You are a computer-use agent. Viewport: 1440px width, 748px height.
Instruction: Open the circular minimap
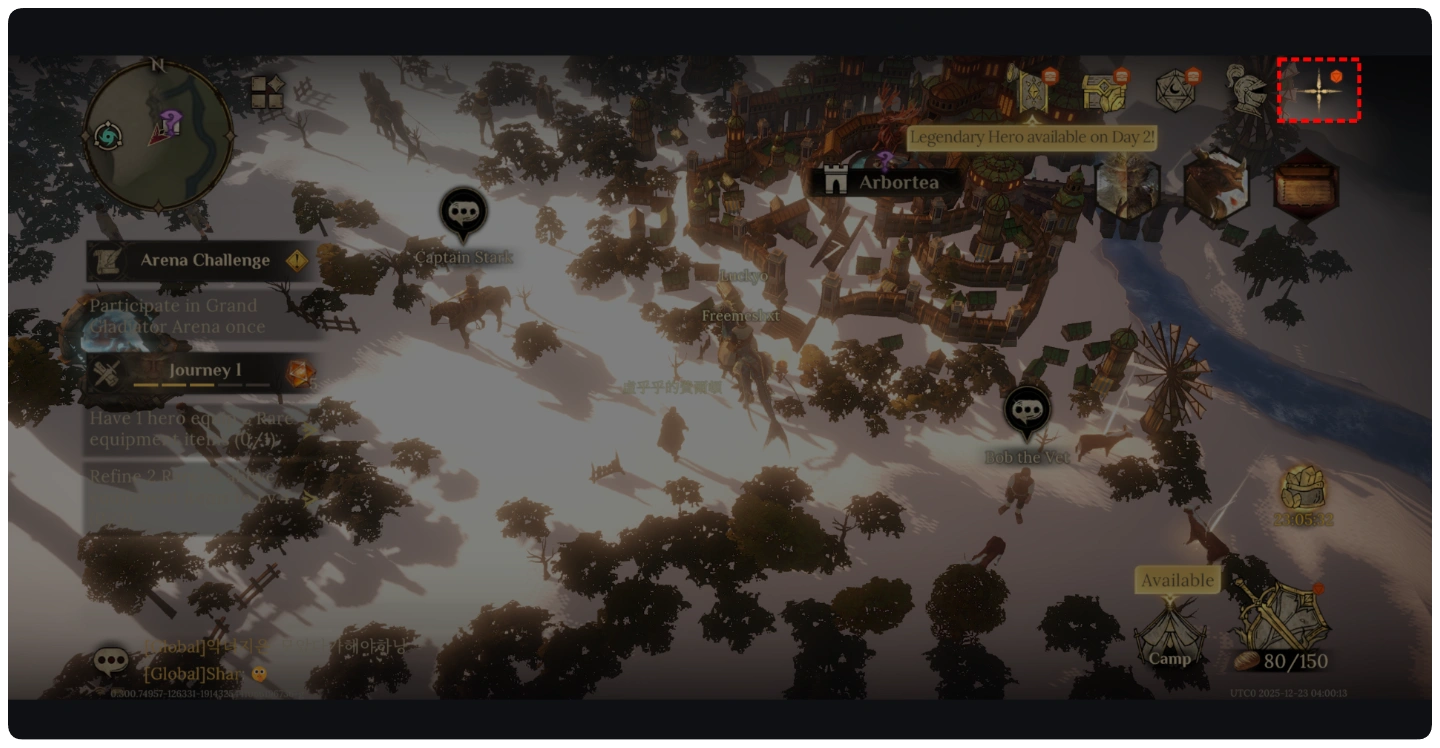coord(158,135)
